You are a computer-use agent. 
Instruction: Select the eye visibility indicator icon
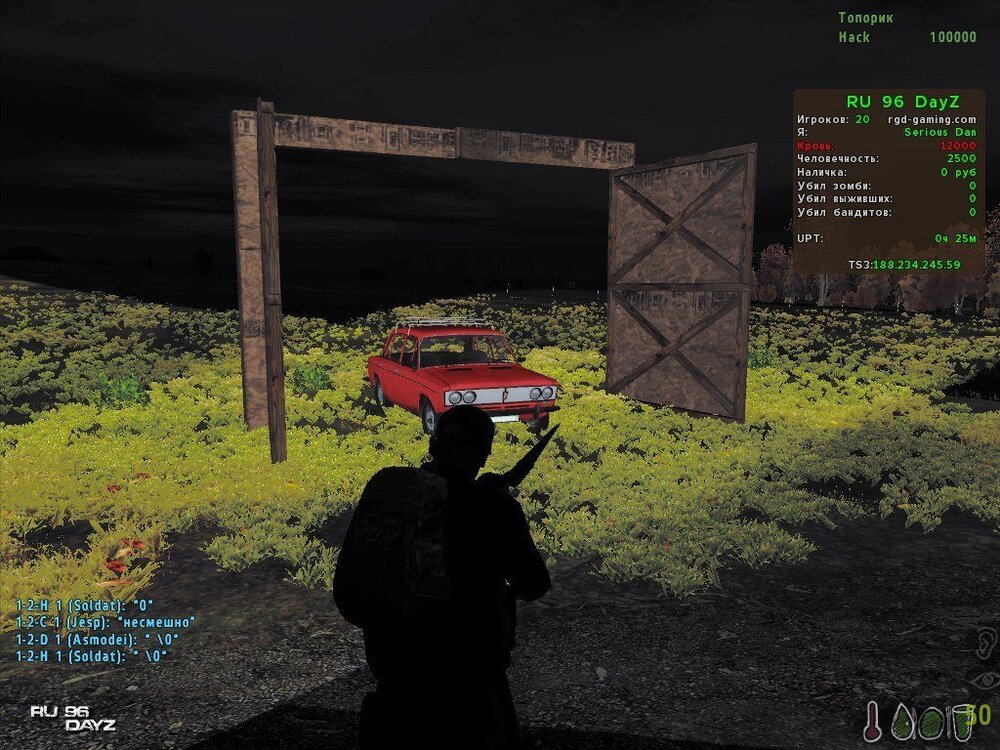984,682
